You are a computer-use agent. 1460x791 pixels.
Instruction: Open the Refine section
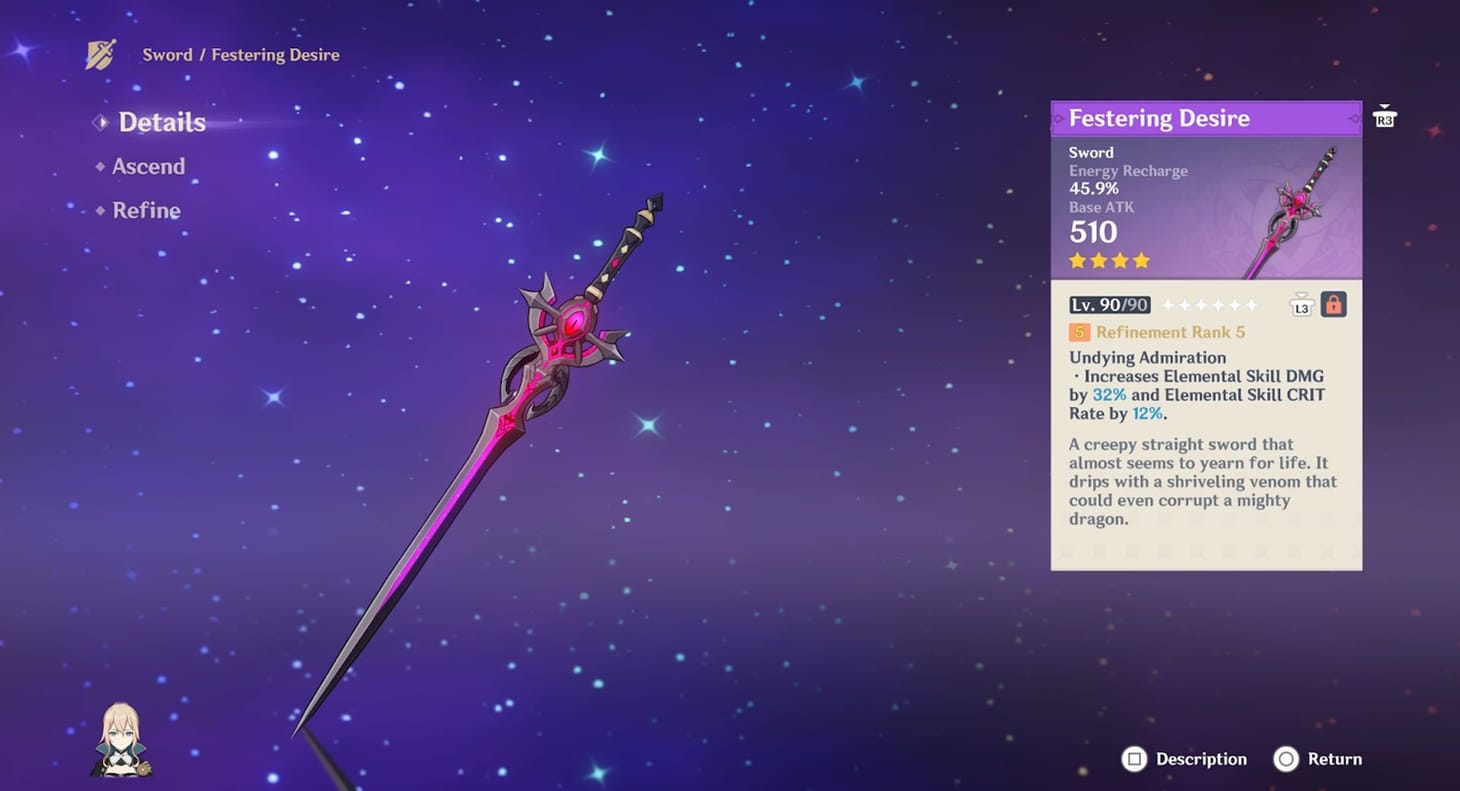click(147, 210)
